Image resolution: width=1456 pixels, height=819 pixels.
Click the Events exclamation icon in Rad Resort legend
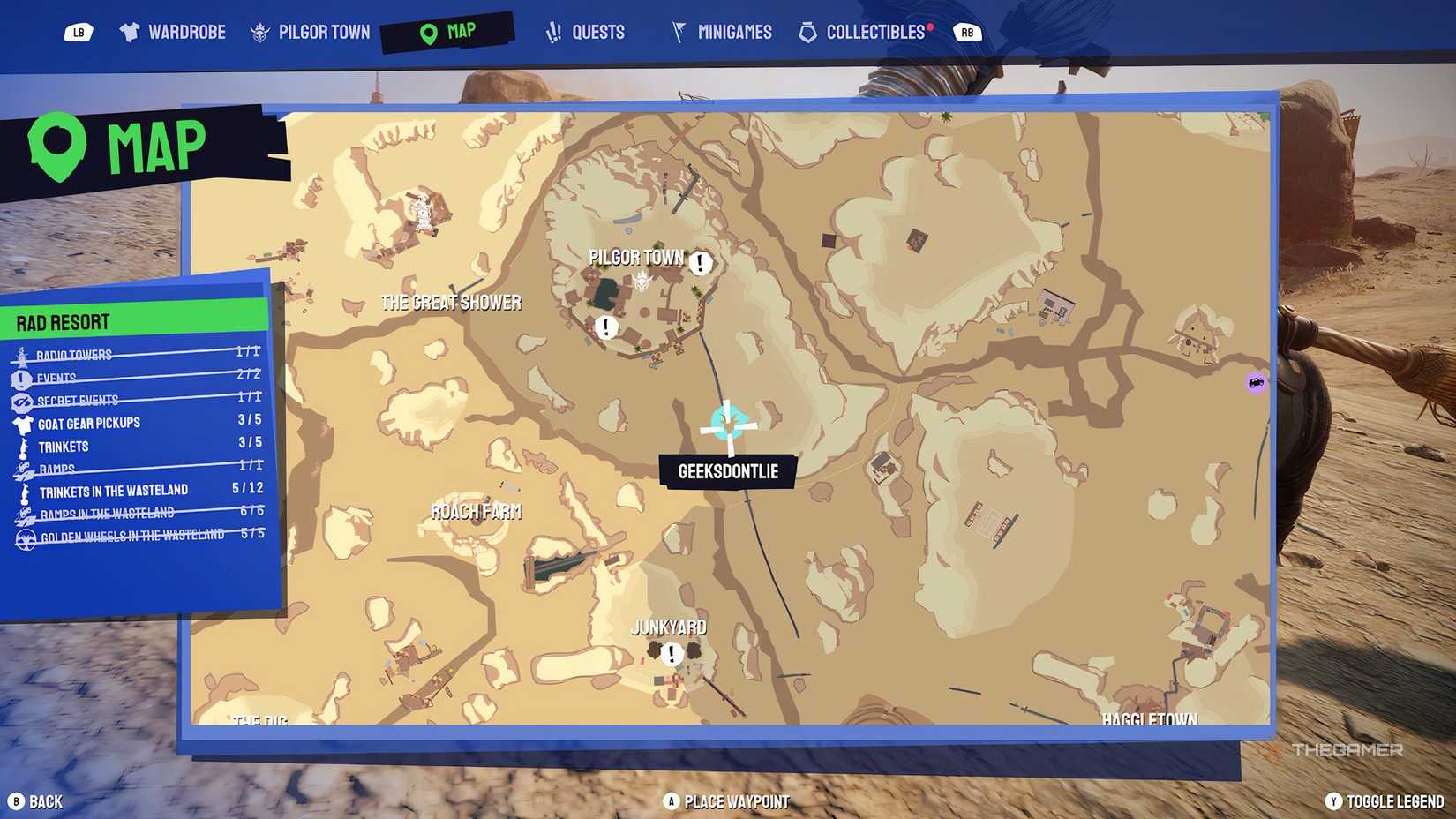click(x=22, y=377)
